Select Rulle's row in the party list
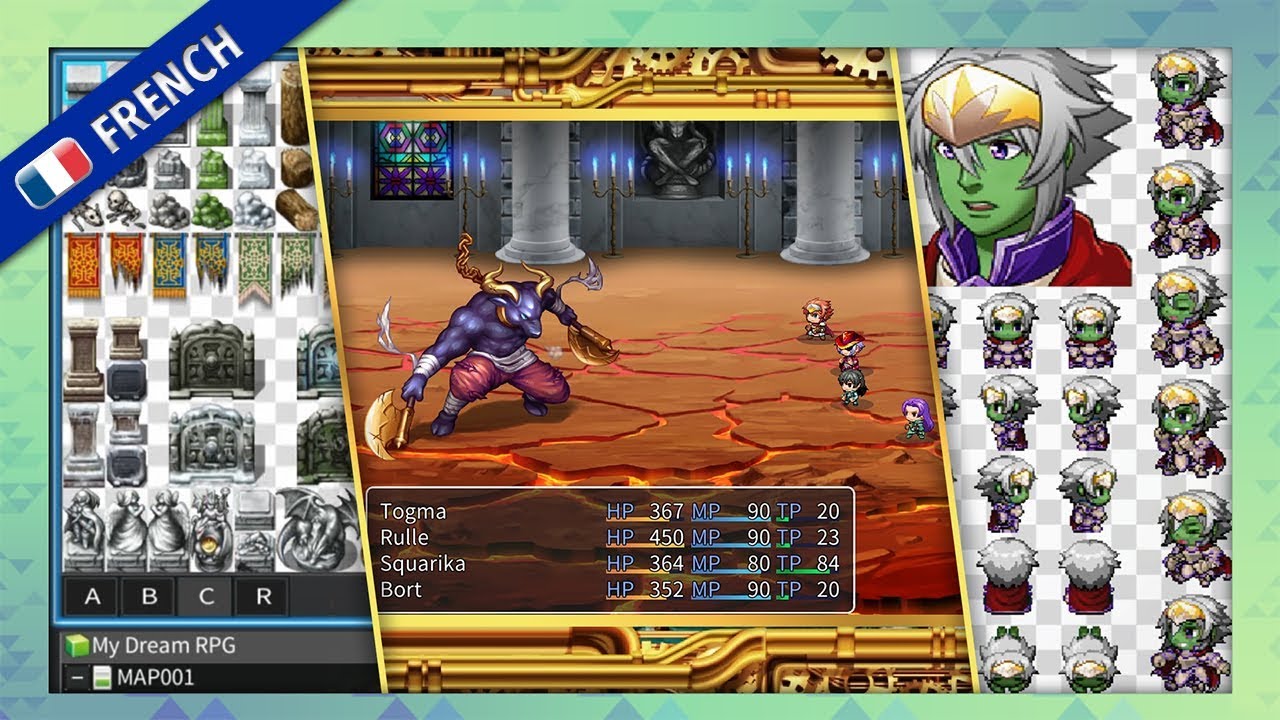The height and width of the screenshot is (720, 1280). (407, 538)
